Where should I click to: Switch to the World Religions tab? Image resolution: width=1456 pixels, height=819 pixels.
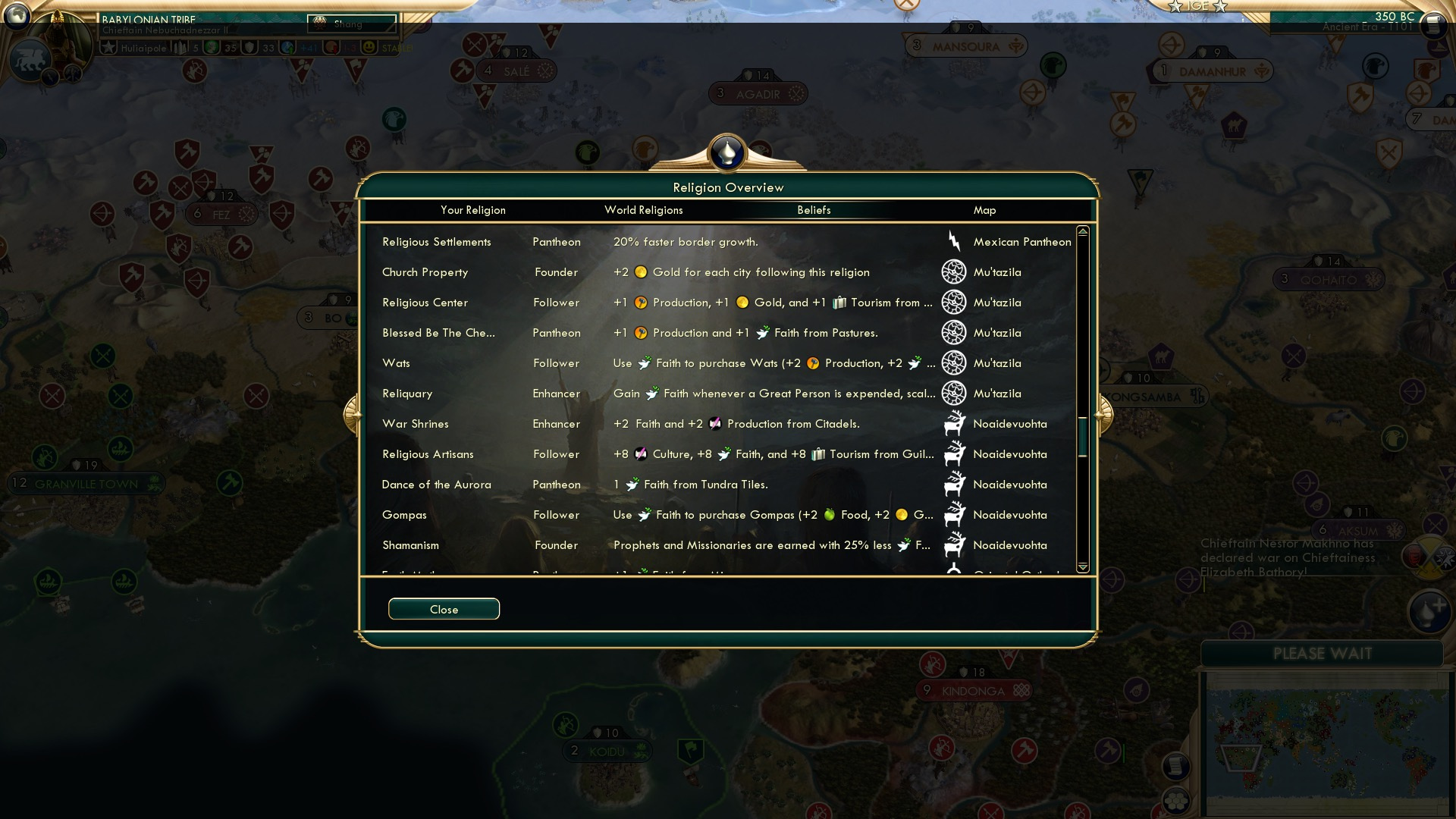(x=644, y=210)
